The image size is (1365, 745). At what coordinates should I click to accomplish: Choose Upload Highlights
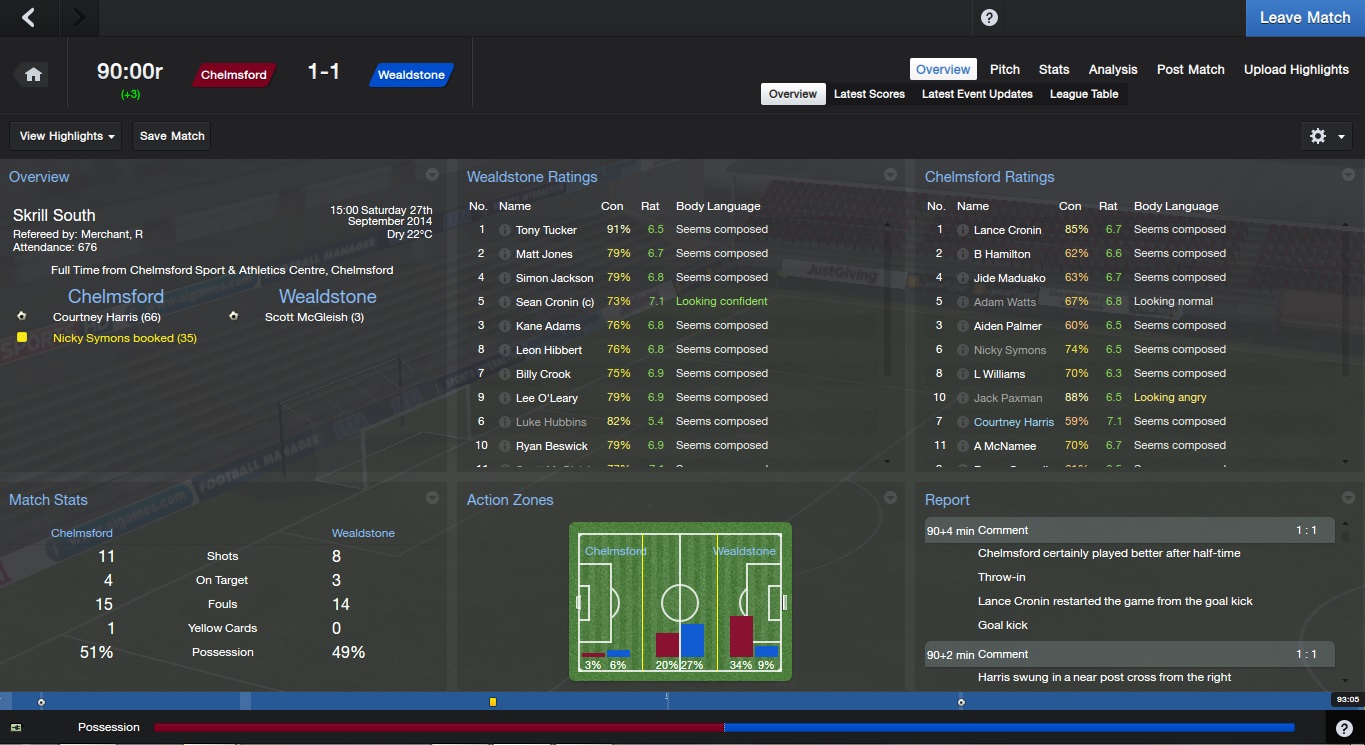(1295, 69)
